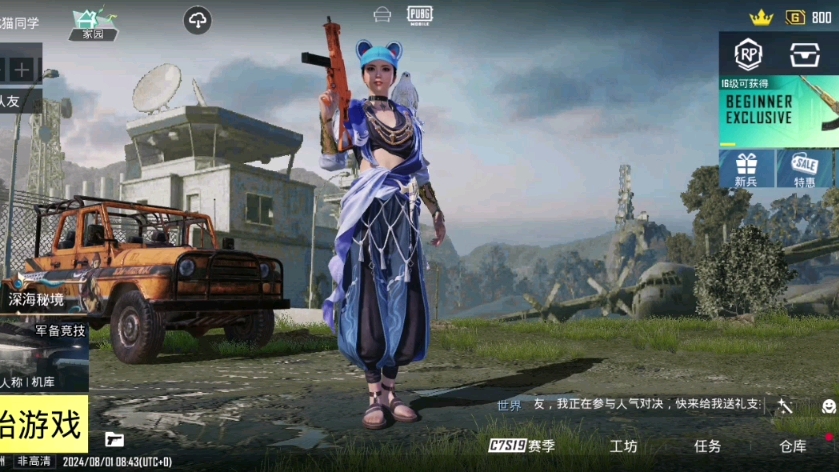Go to the 工坊 workshop
Viewport: 839px width, 472px height.
(623, 446)
